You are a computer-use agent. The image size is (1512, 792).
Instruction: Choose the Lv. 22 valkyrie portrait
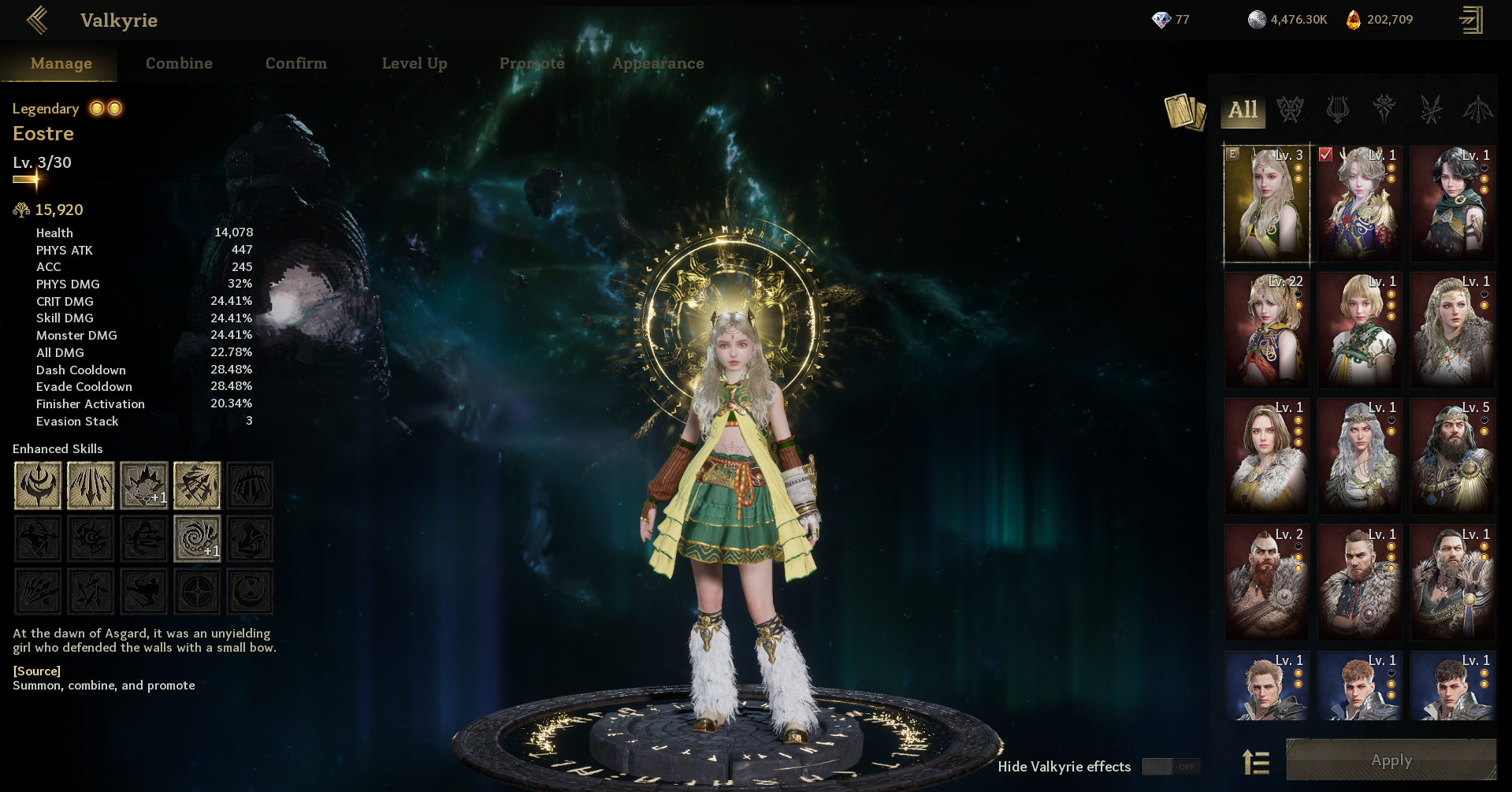click(x=1266, y=329)
